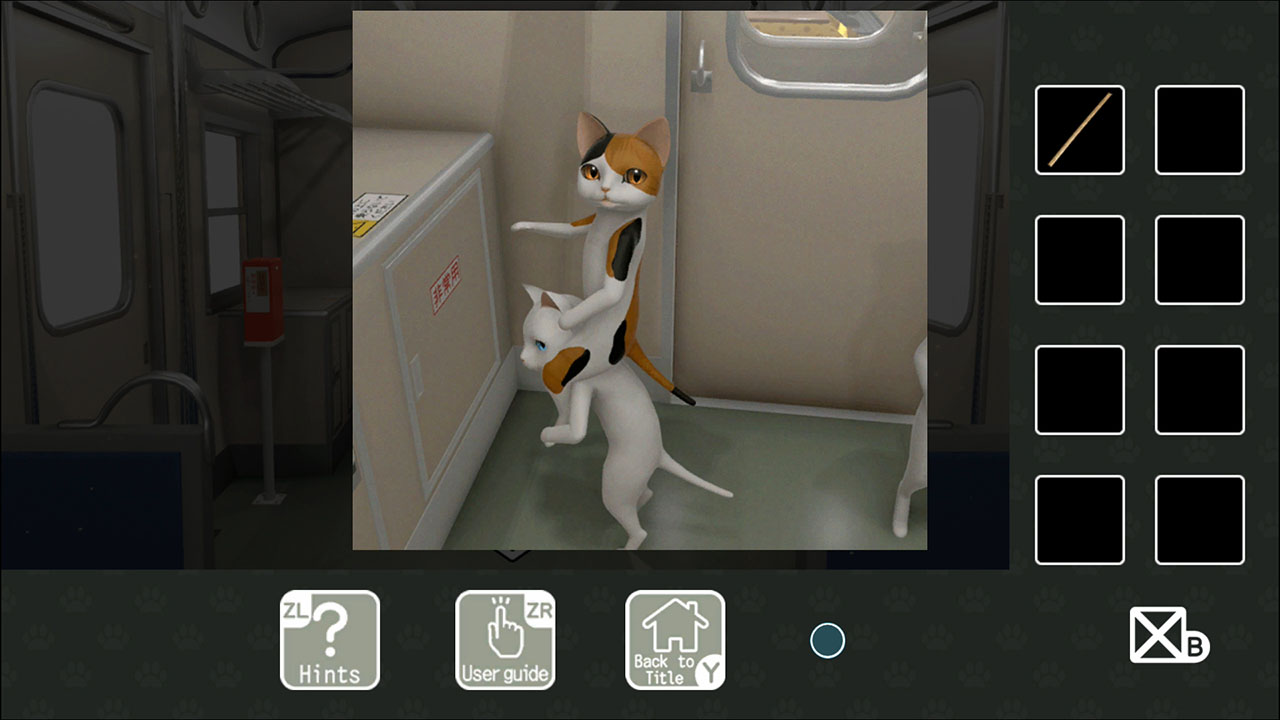Click the teal circle cursor indicator

(827, 640)
